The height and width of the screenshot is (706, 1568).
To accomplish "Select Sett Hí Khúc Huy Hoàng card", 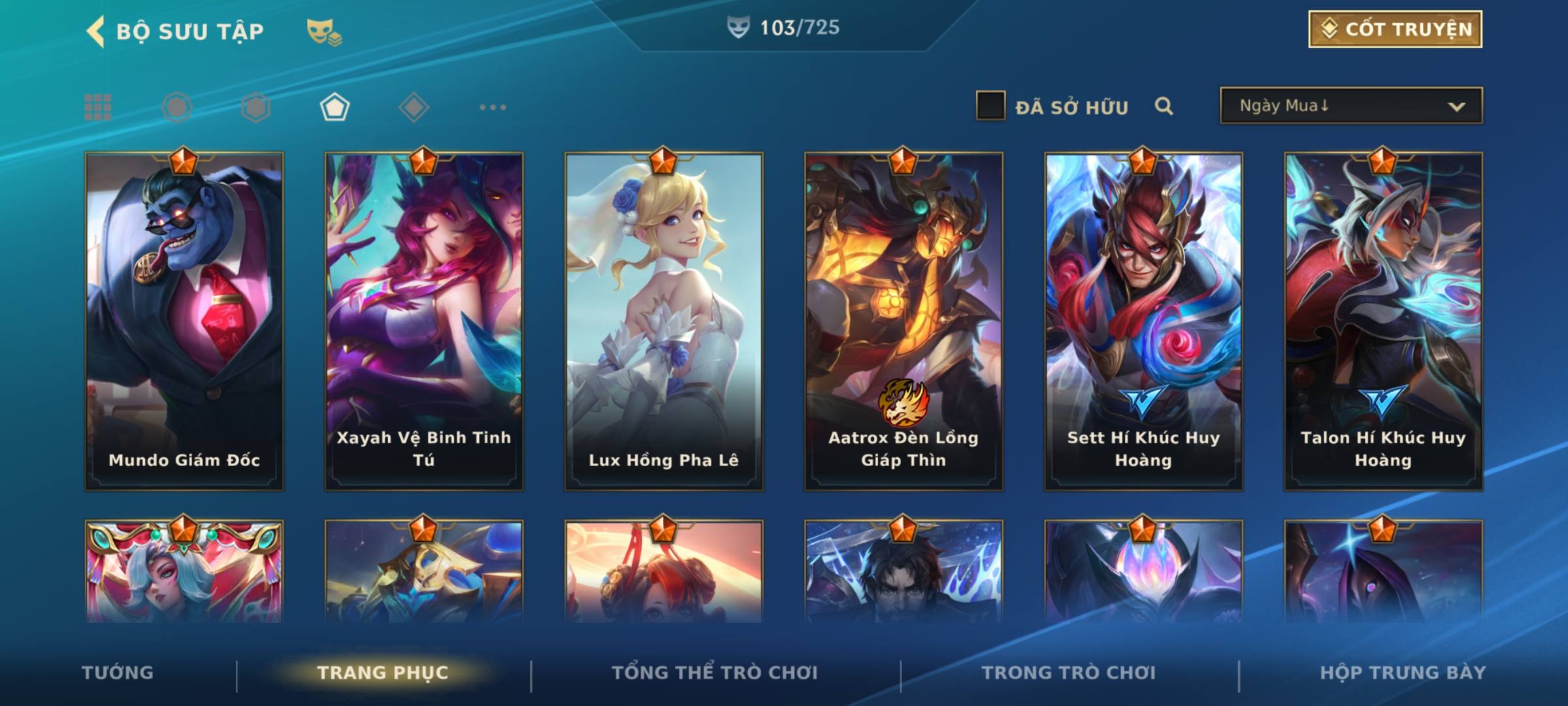I will [x=1143, y=322].
